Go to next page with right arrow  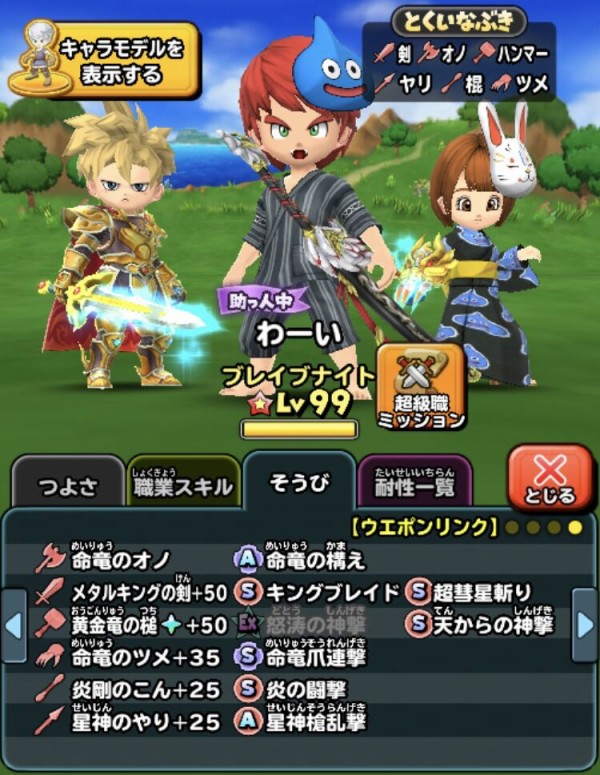[x=585, y=626]
